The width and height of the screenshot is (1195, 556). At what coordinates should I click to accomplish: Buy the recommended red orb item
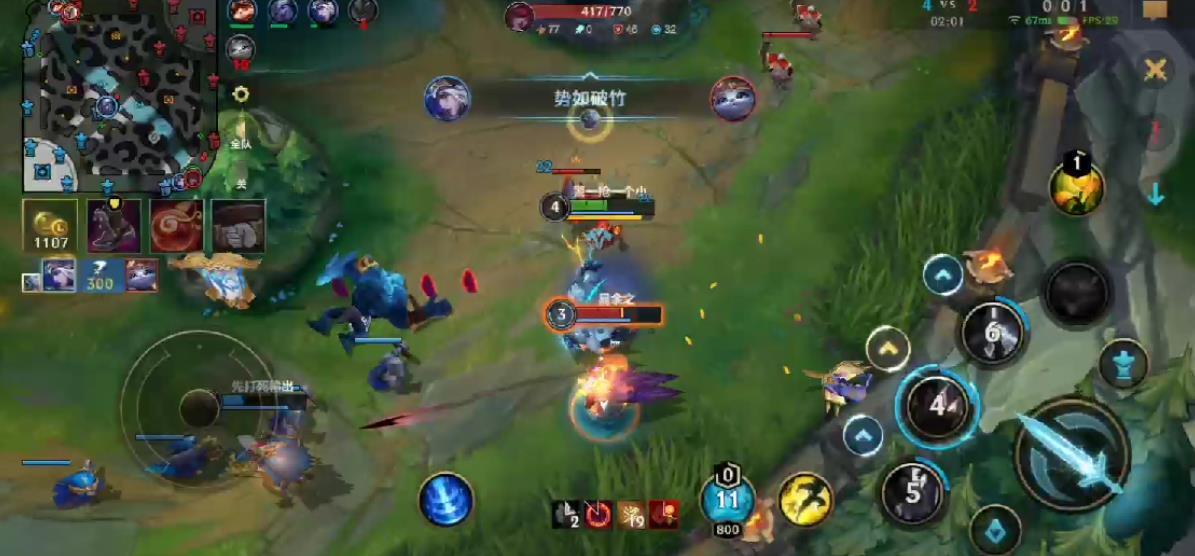pos(176,226)
